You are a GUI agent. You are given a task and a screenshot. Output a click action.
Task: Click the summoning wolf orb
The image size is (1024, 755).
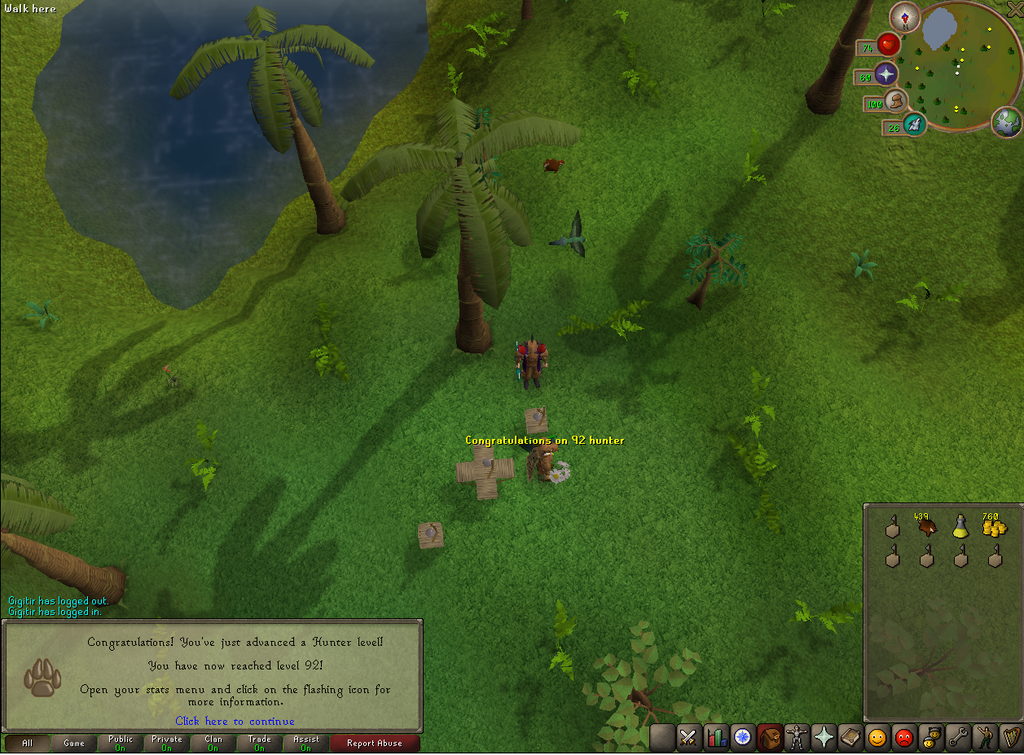[913, 124]
